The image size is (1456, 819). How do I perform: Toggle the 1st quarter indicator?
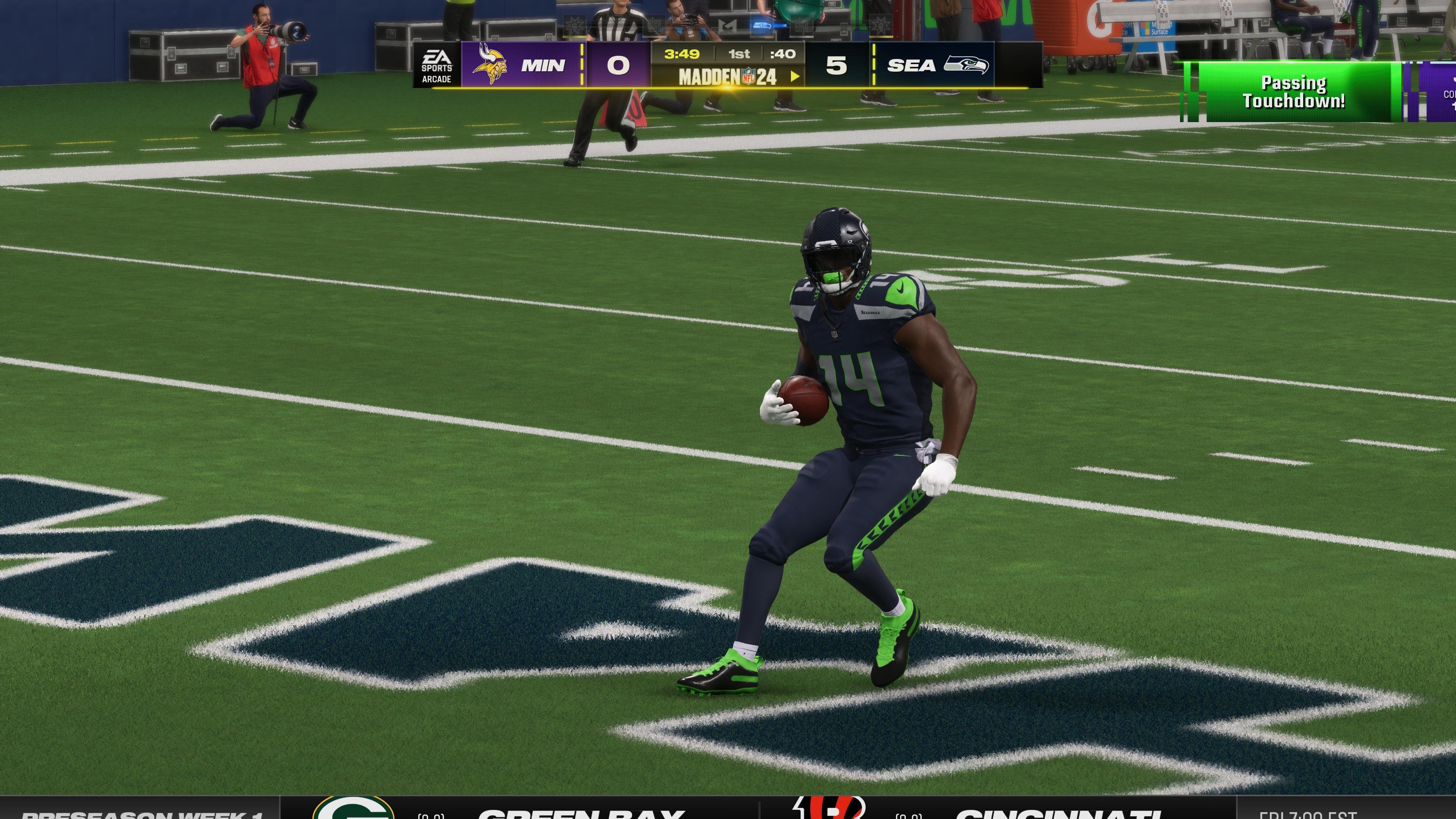(739, 54)
